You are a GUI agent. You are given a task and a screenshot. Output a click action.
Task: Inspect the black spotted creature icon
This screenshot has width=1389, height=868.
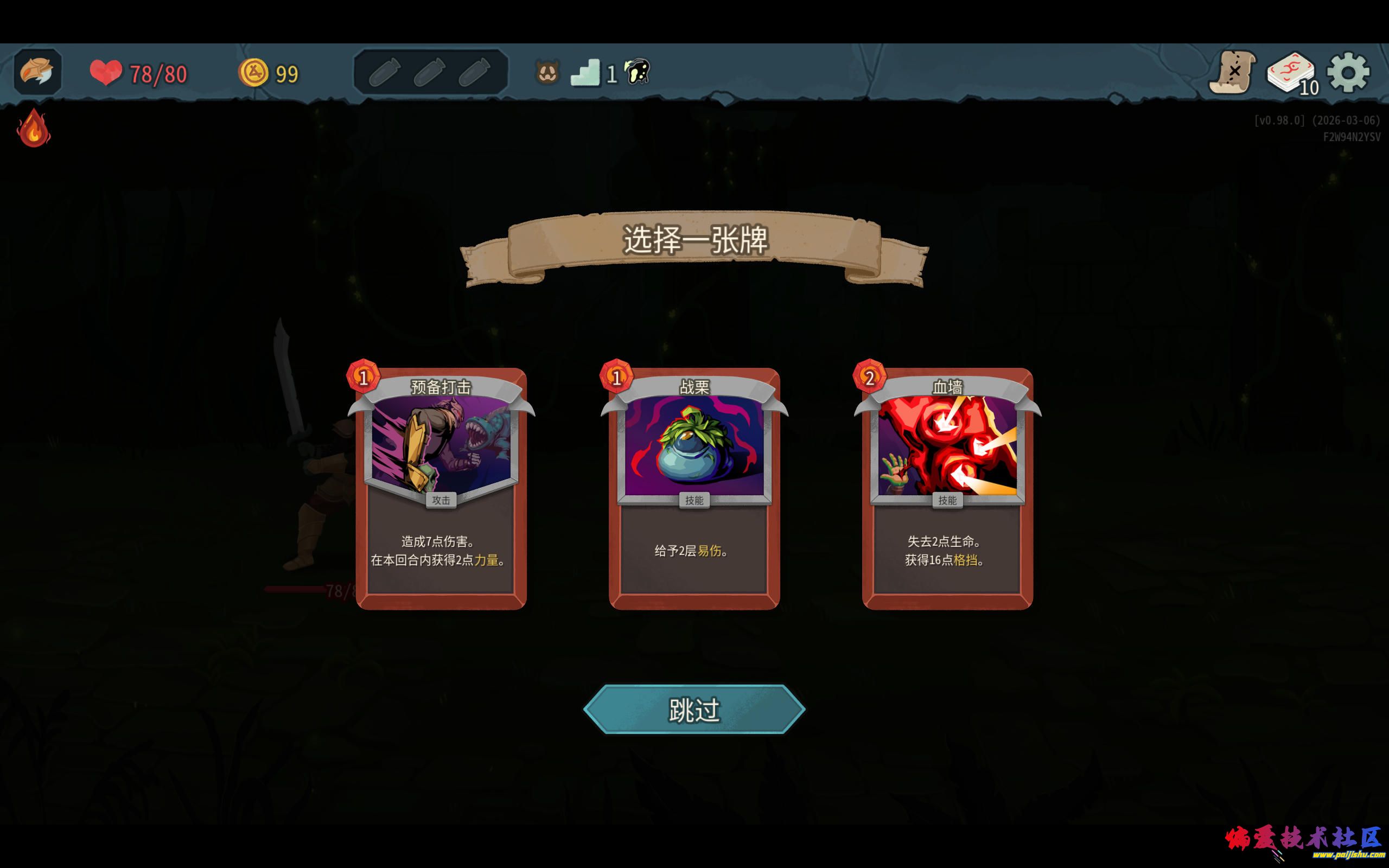[637, 72]
